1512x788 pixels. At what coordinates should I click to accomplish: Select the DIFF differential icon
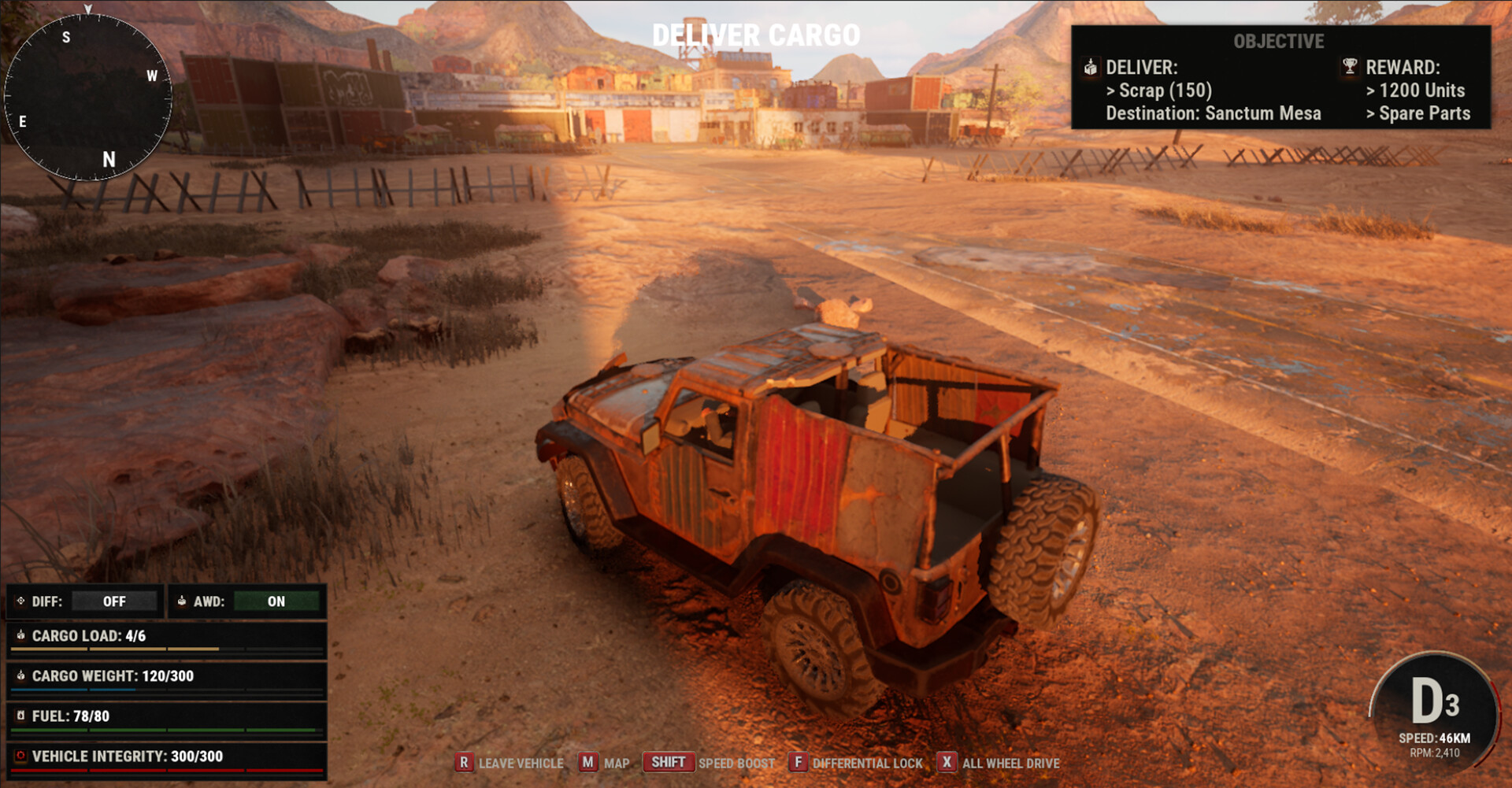click(x=21, y=601)
